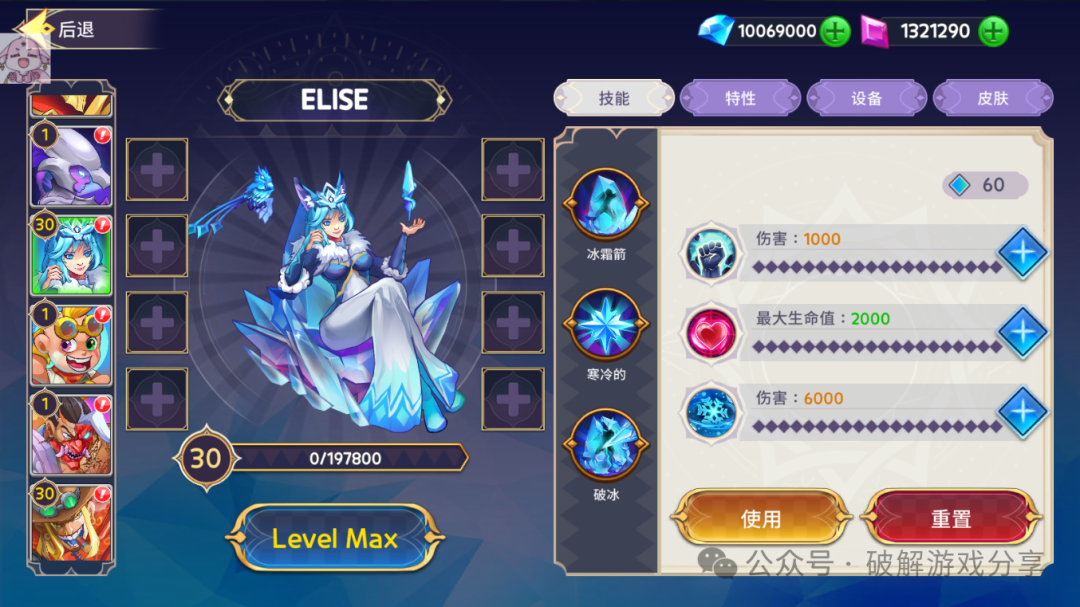Upgrade the 伤害 6000 stat

(1022, 411)
